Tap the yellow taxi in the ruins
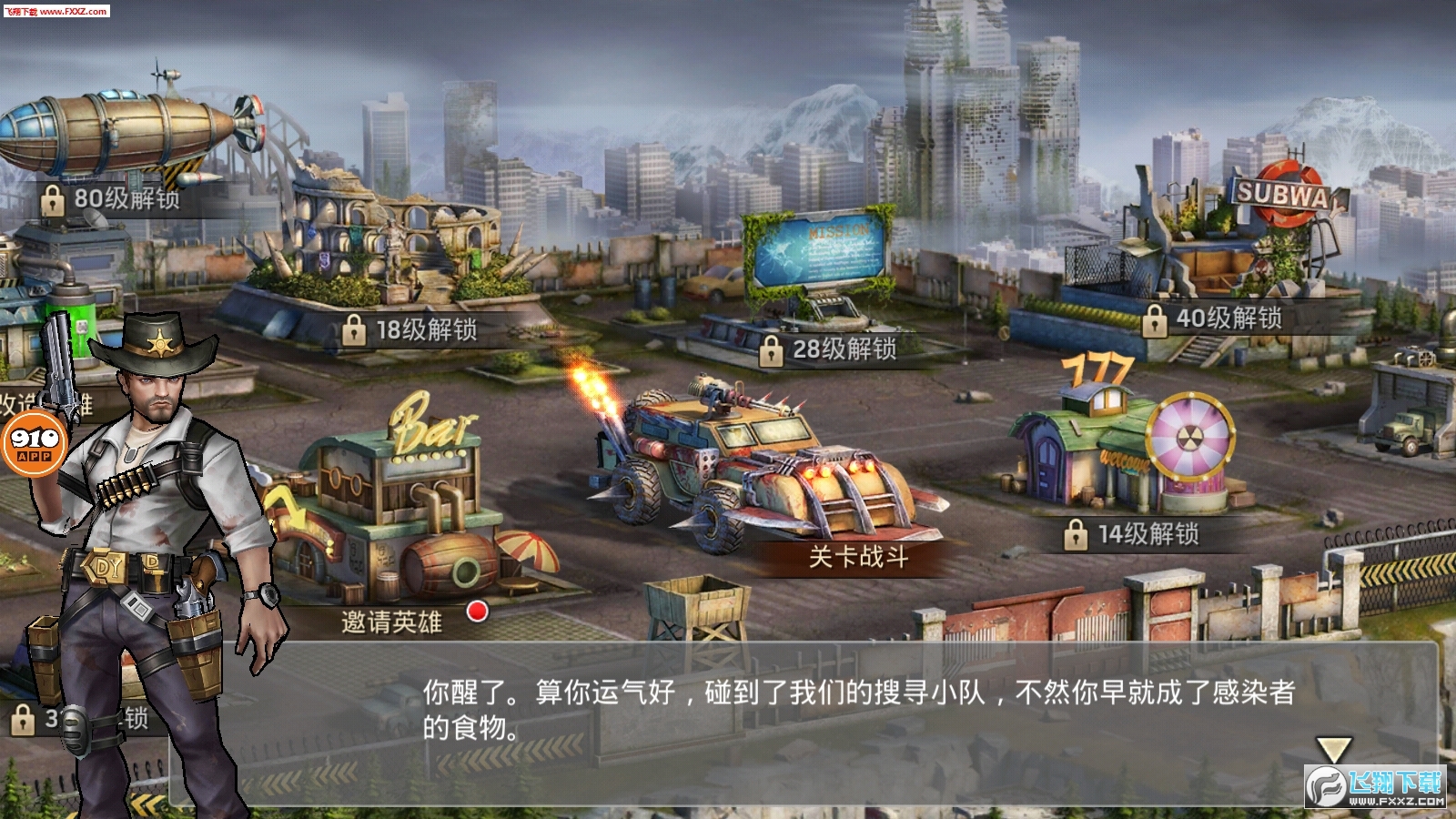 [x=714, y=282]
